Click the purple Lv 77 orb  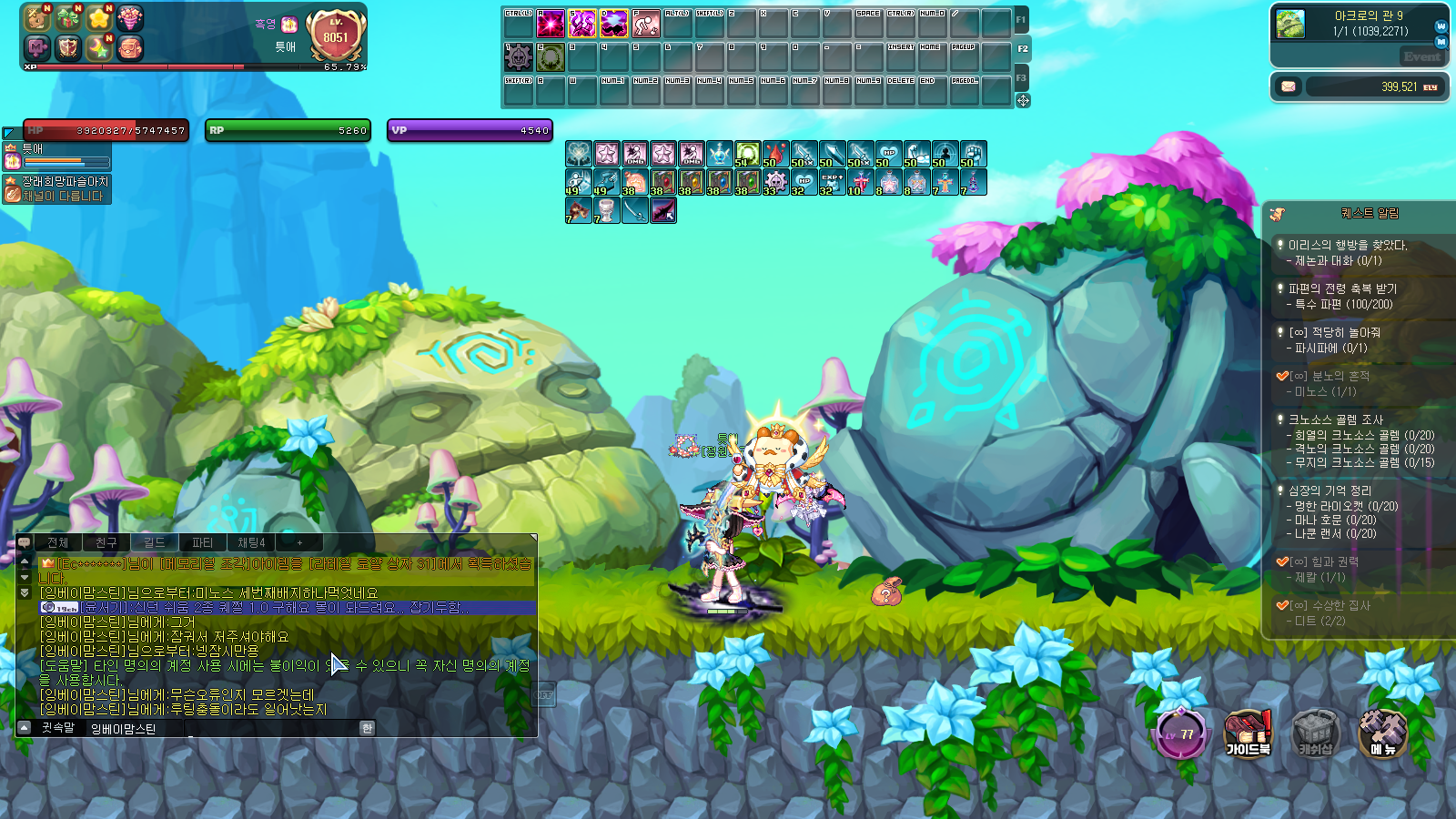click(x=1180, y=733)
